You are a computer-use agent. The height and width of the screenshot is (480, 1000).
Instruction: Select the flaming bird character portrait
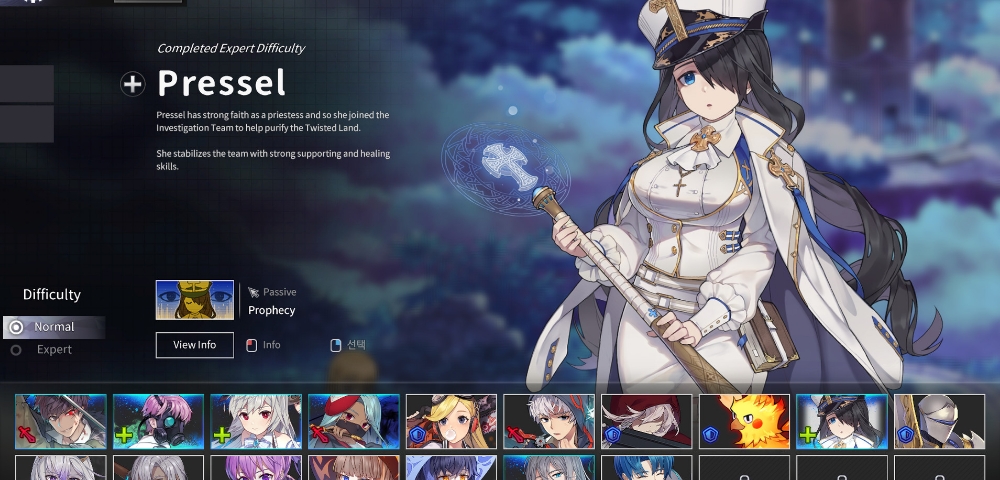click(744, 421)
